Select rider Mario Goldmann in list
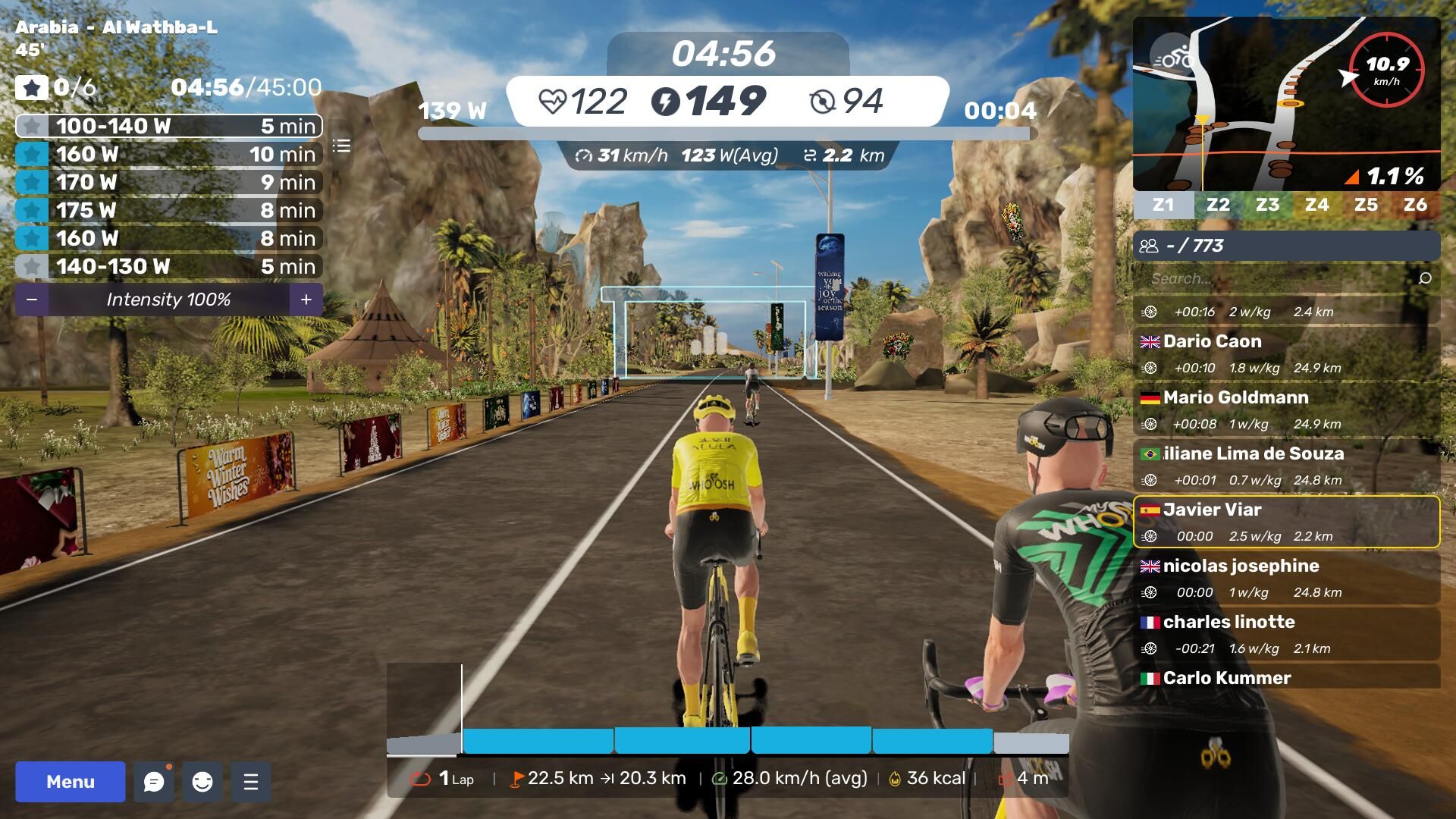 pos(1286,410)
